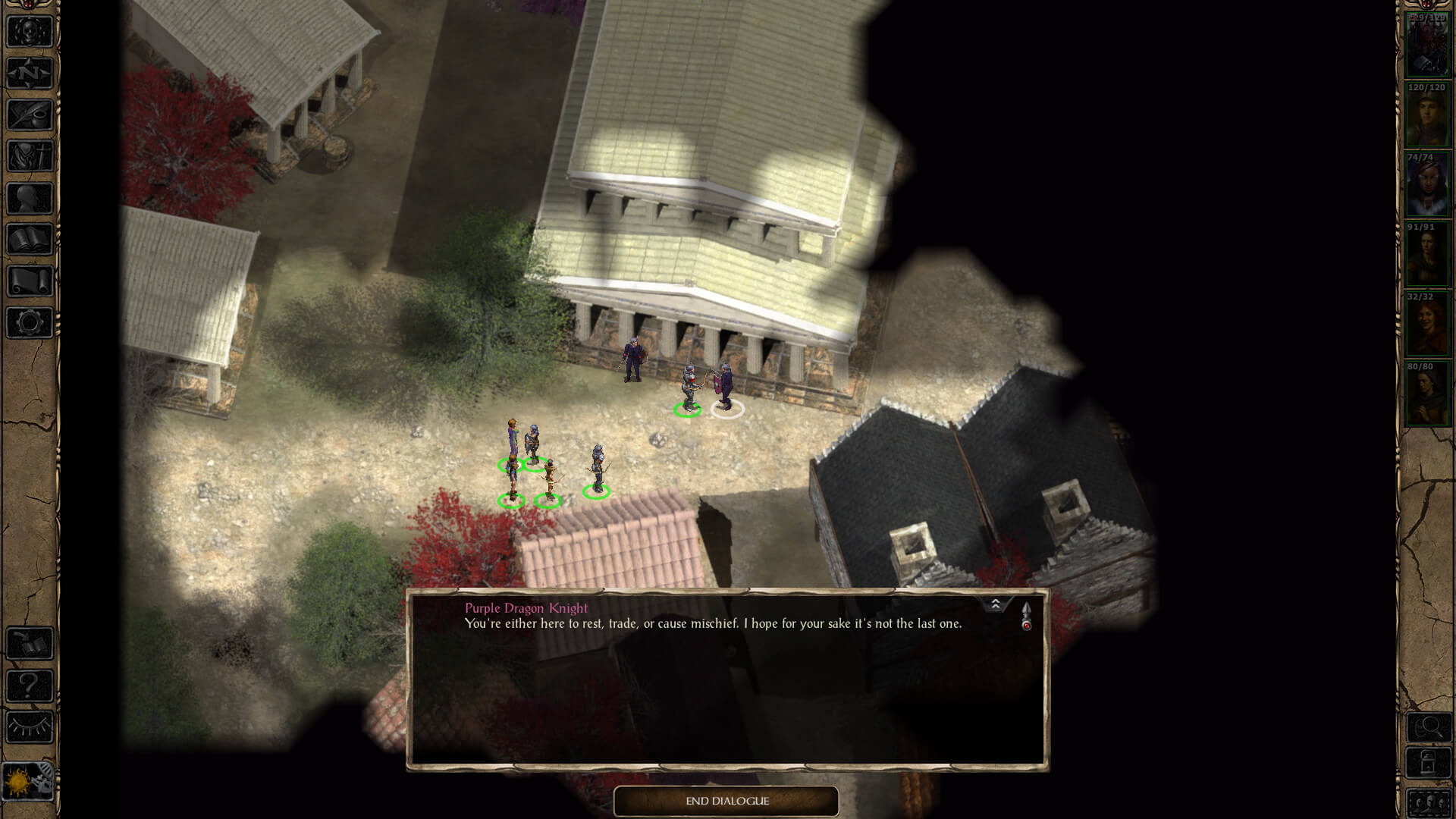Screen dimensions: 1456x819
Task: Click the skull icon at the sidebar top
Action: pos(30,32)
